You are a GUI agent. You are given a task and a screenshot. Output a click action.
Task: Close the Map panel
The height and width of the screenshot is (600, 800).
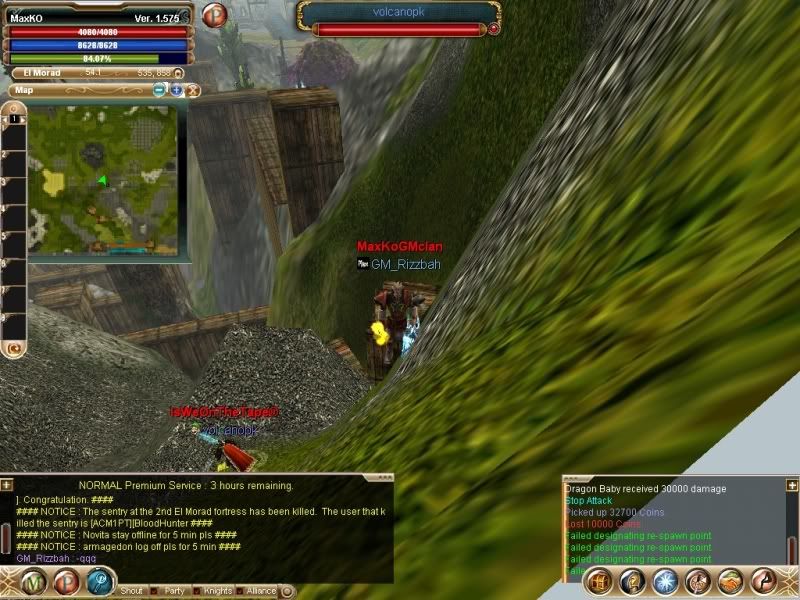193,90
